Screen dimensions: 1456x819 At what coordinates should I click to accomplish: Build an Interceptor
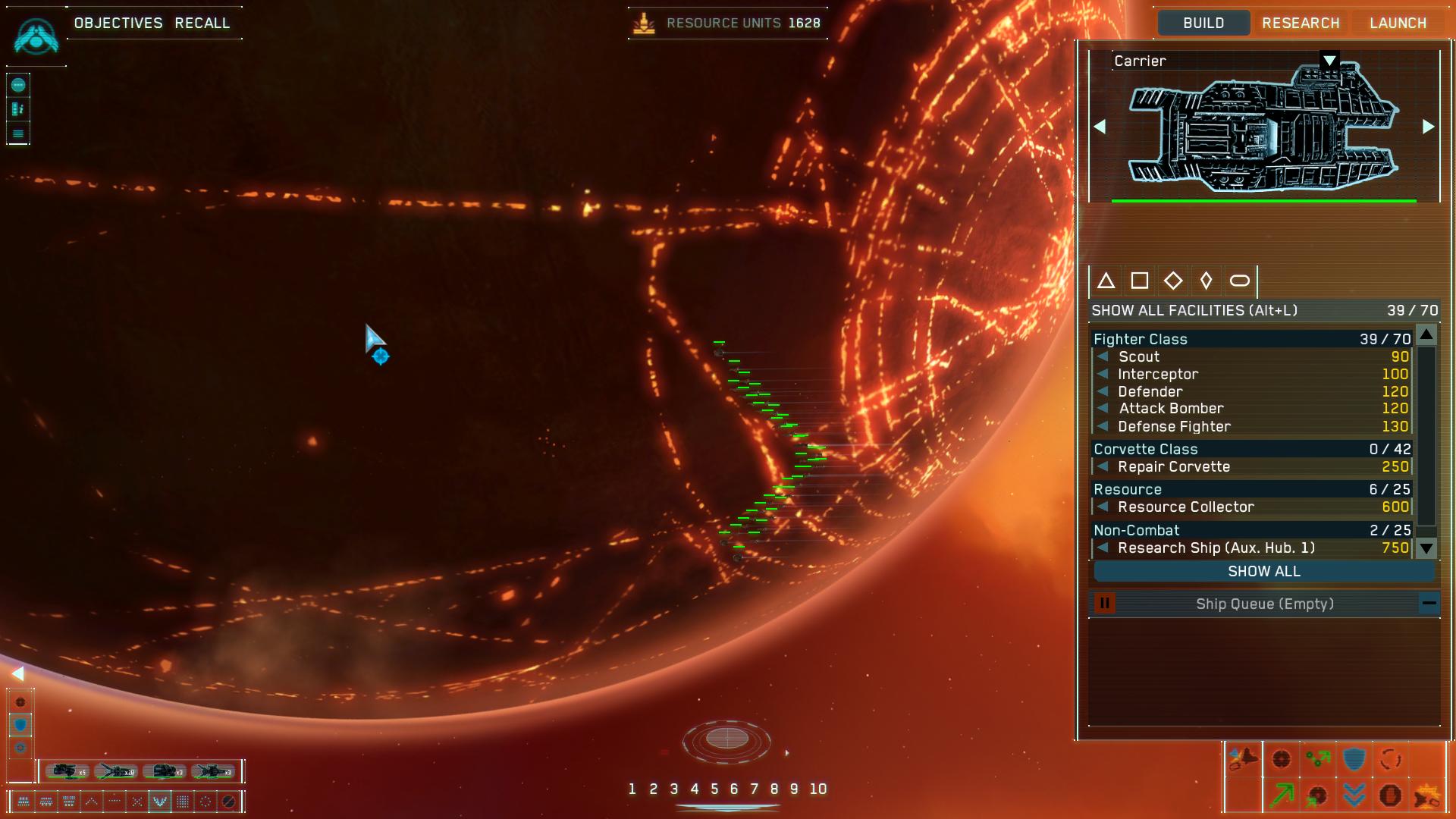[x=1158, y=374]
